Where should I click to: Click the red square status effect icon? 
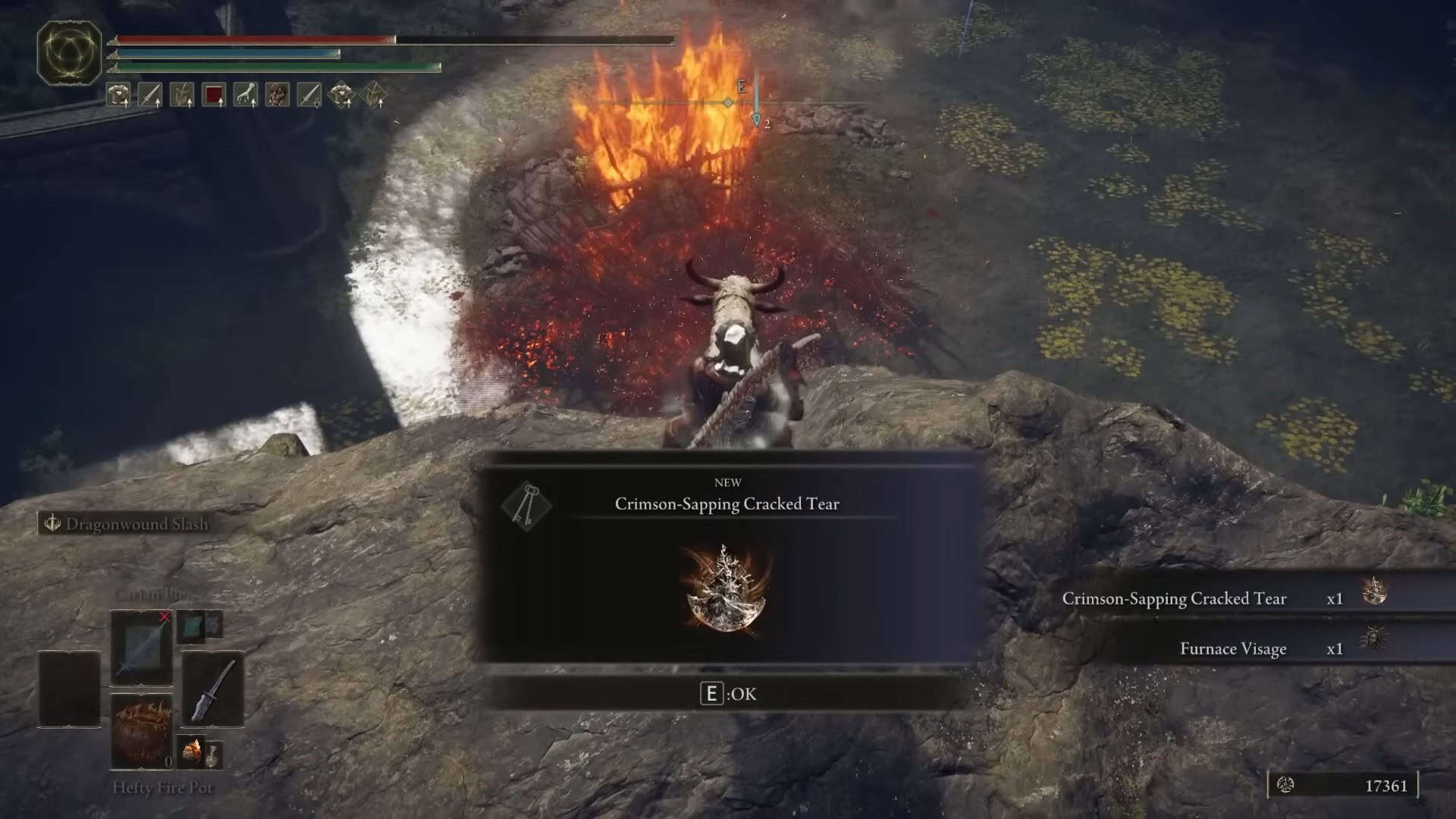pos(214,95)
